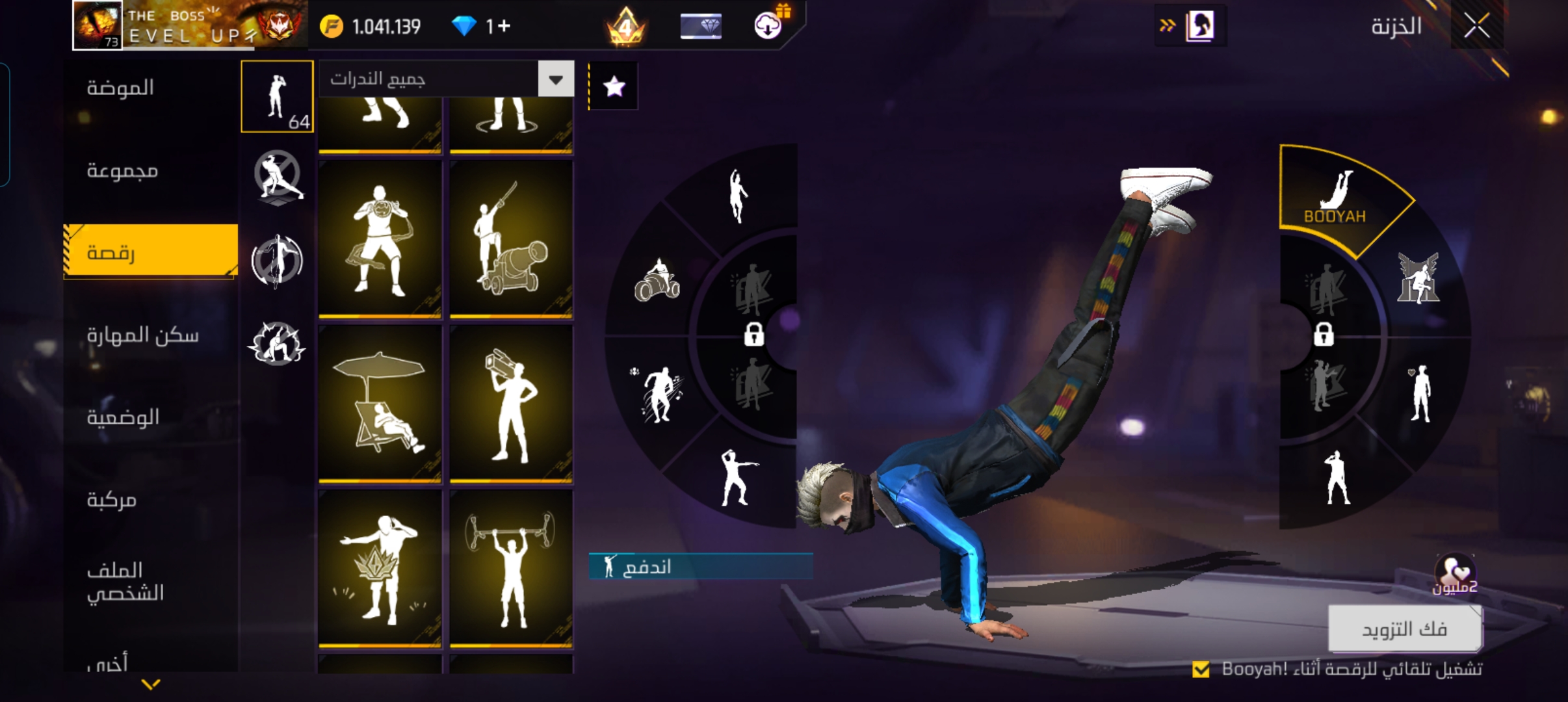Image resolution: width=1568 pixels, height=702 pixels.
Task: Open the الوضعية (pose) category
Action: [123, 417]
